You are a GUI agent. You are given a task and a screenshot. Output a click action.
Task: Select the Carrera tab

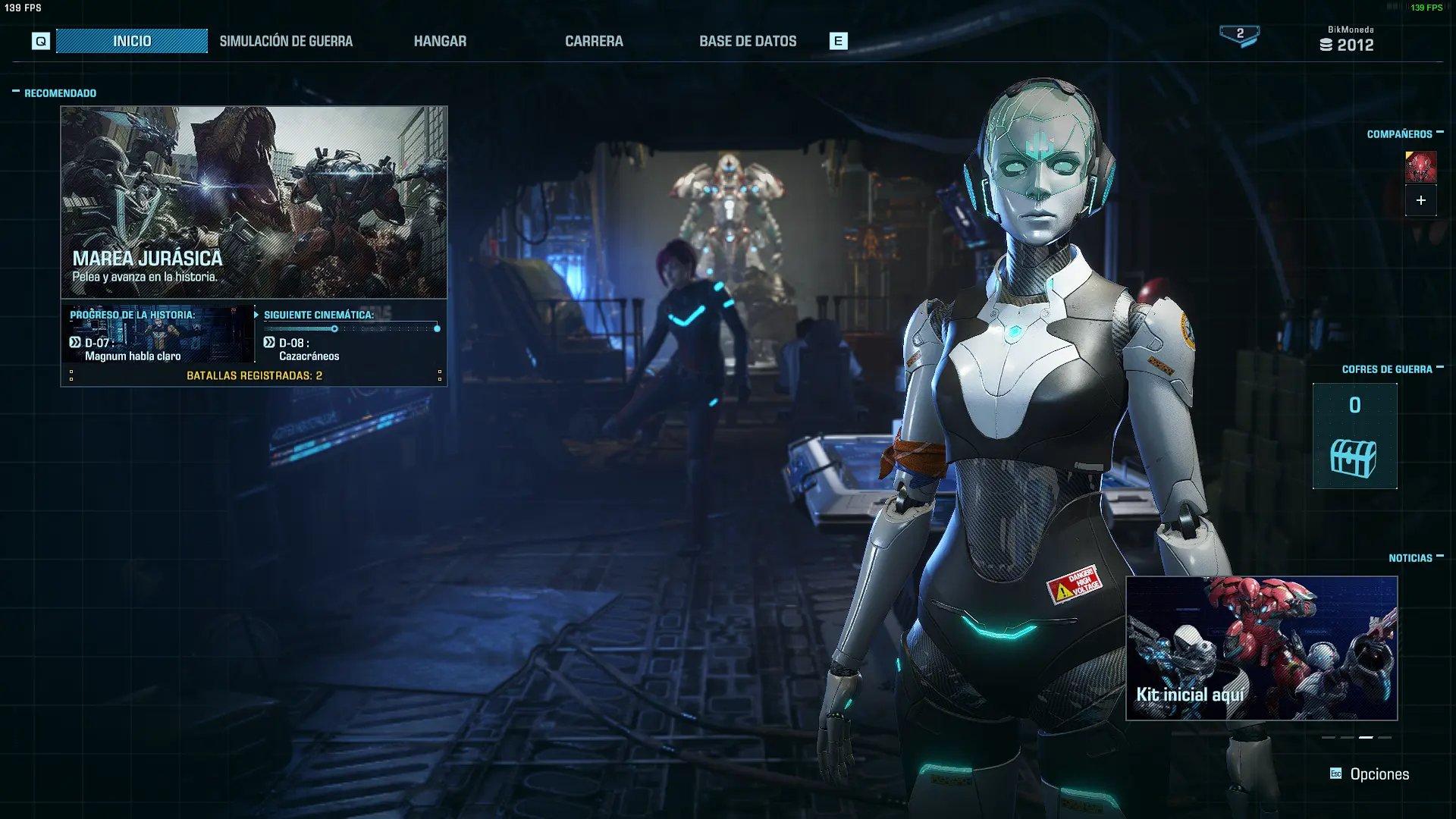click(594, 41)
